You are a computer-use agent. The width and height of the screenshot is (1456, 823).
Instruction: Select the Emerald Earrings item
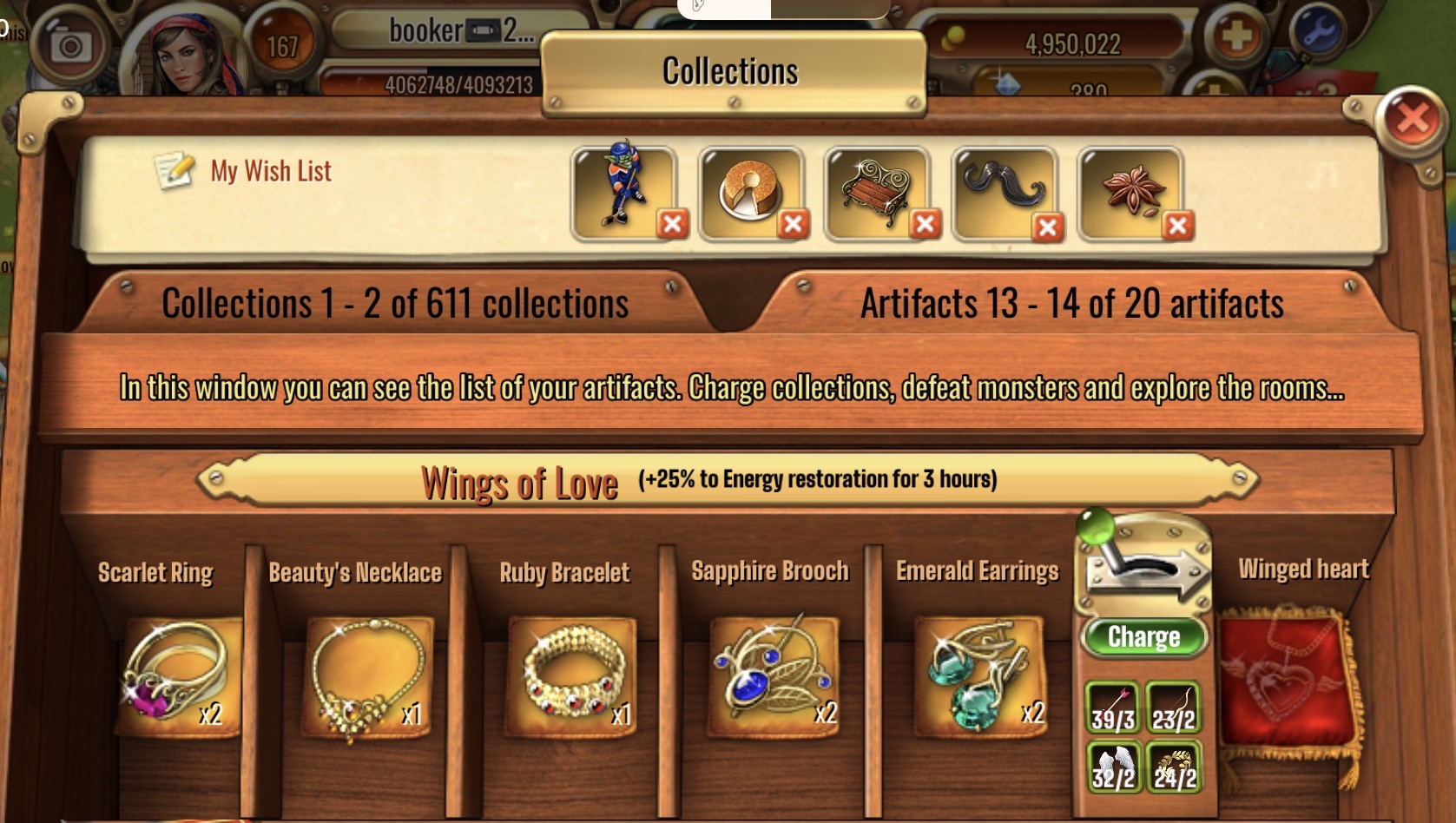980,675
